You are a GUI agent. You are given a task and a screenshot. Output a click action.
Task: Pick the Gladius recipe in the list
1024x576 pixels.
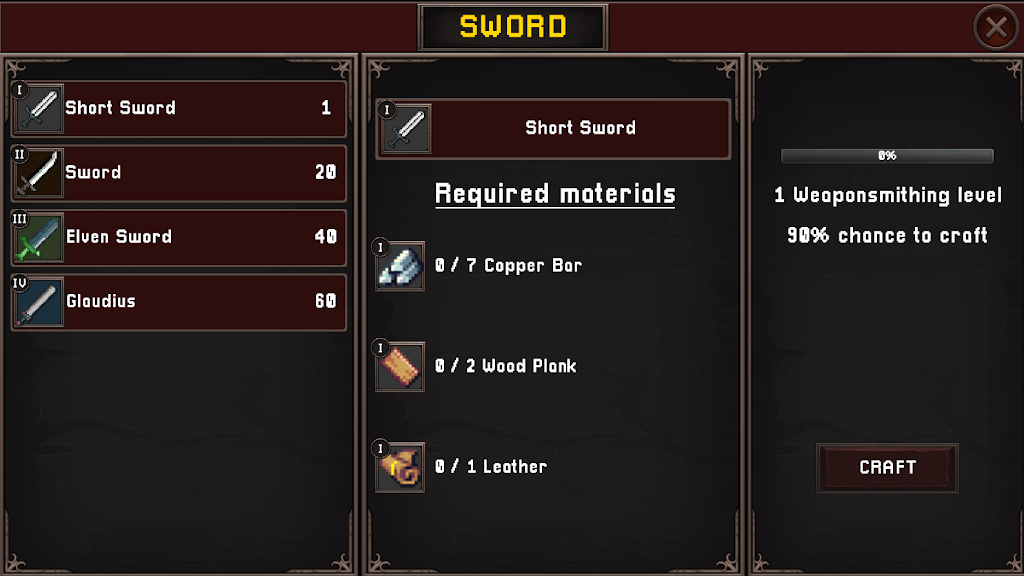pyautogui.click(x=180, y=301)
